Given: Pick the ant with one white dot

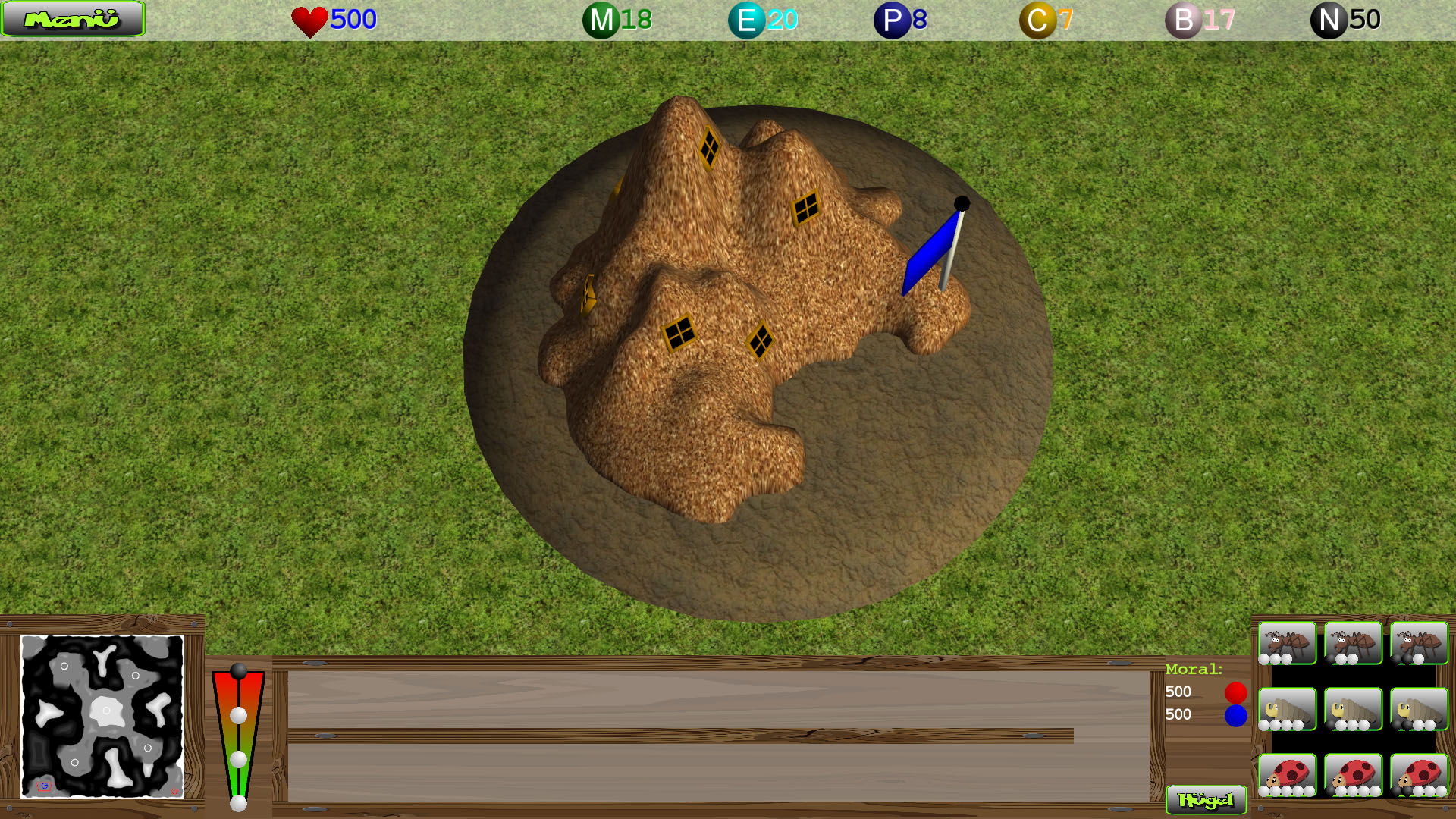Looking at the screenshot, I should click(1419, 643).
